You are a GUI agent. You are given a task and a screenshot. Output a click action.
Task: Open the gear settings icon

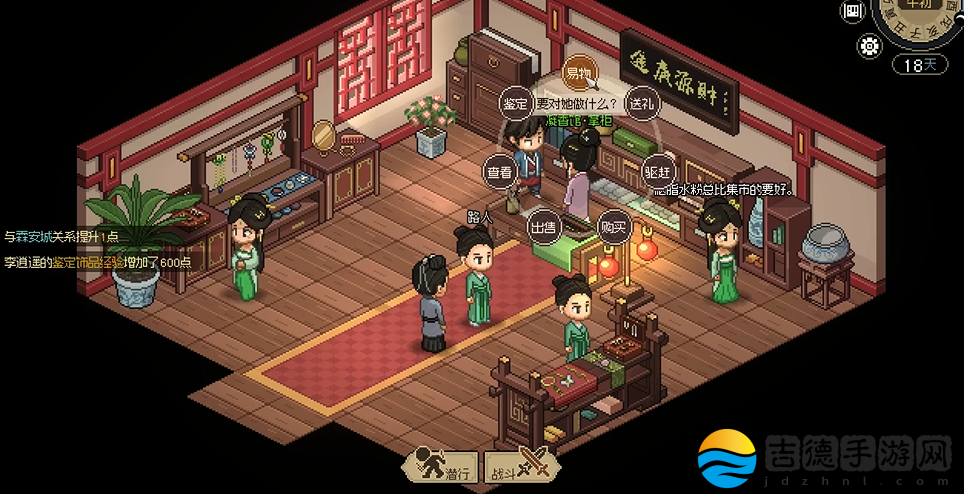click(x=868, y=46)
